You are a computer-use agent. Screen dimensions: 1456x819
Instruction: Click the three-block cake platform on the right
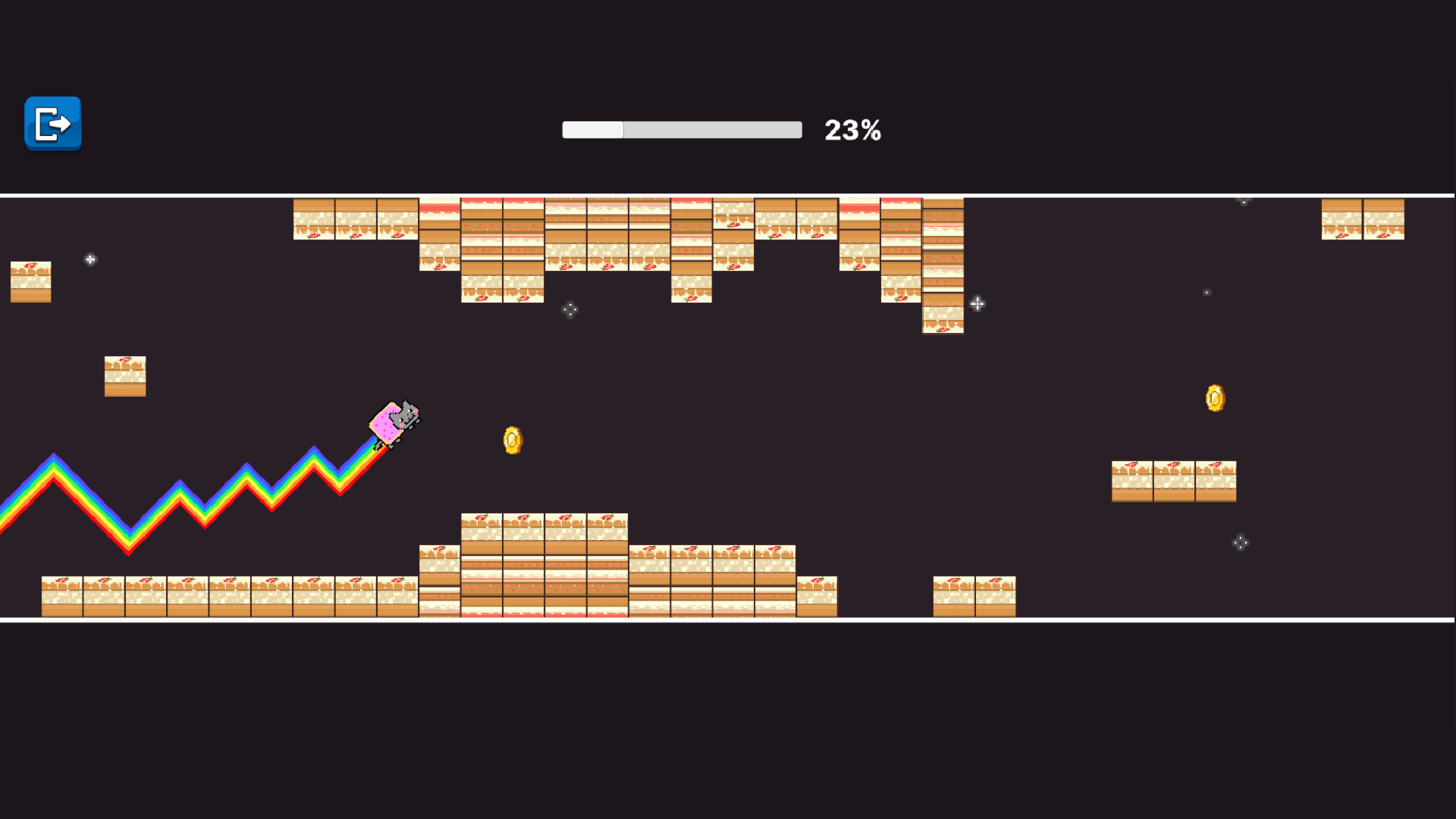(1173, 480)
